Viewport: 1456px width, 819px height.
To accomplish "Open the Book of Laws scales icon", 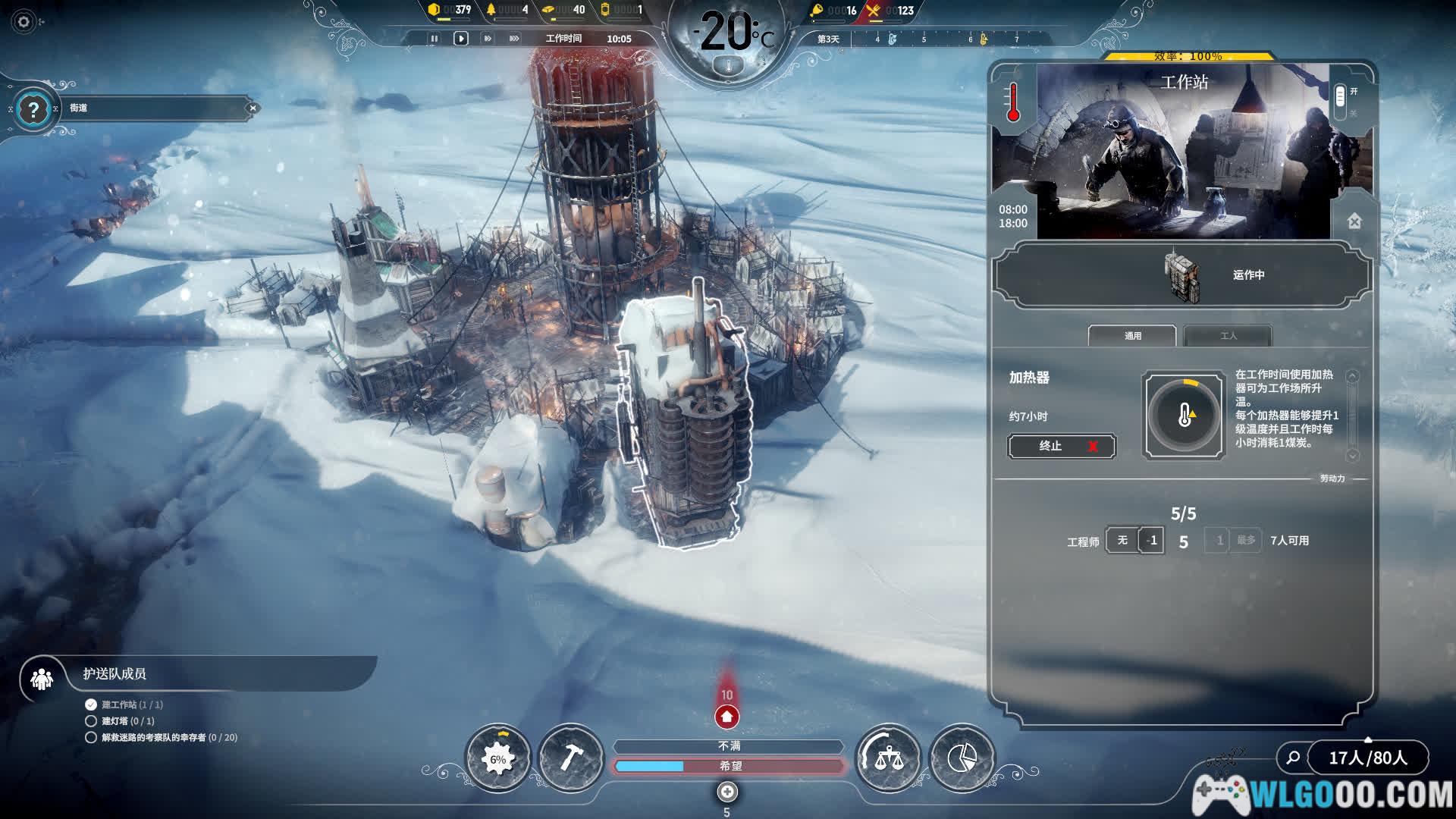I will coord(888,758).
